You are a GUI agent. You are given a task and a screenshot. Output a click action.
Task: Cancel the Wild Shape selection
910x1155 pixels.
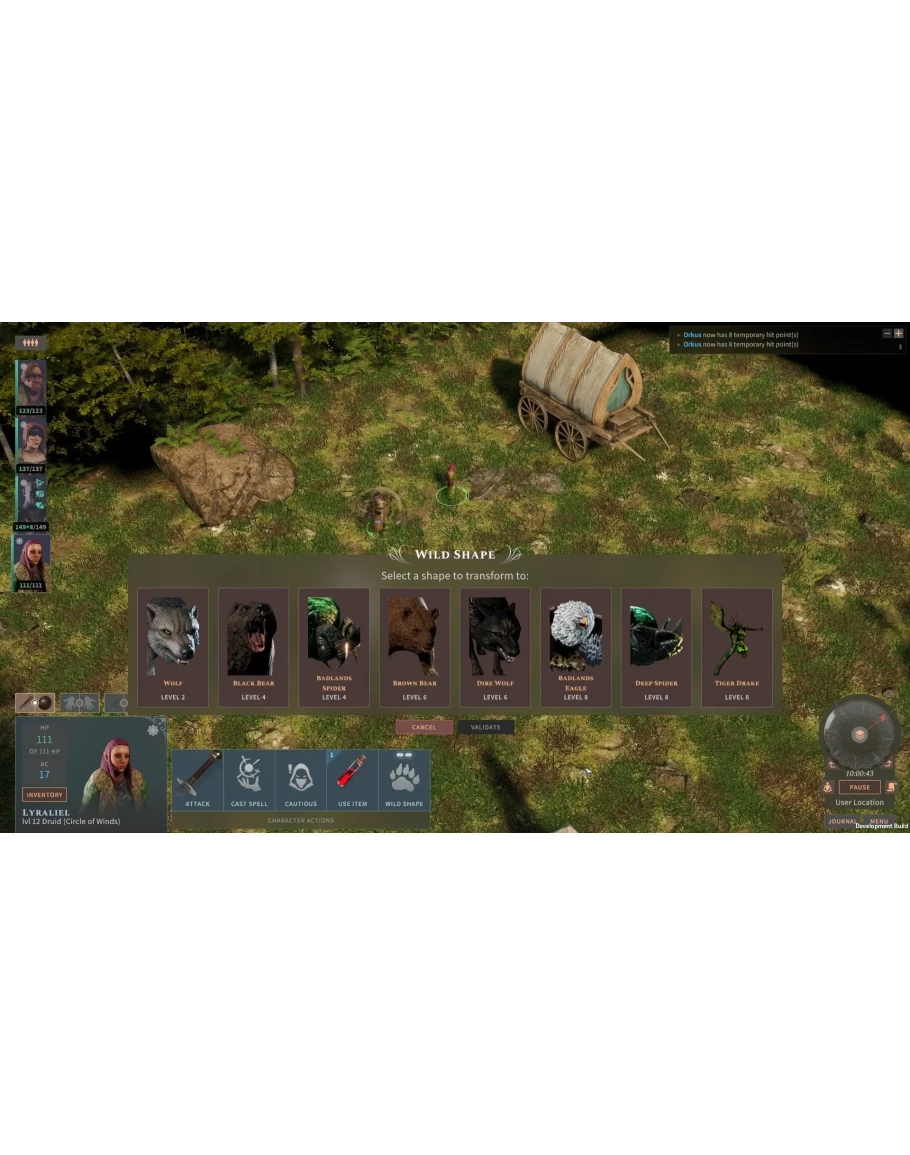[424, 727]
